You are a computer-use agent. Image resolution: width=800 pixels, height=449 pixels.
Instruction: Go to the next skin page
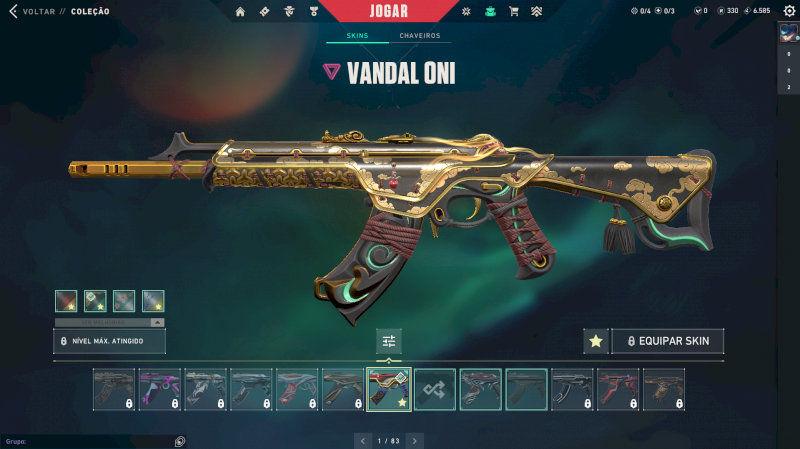click(x=415, y=440)
